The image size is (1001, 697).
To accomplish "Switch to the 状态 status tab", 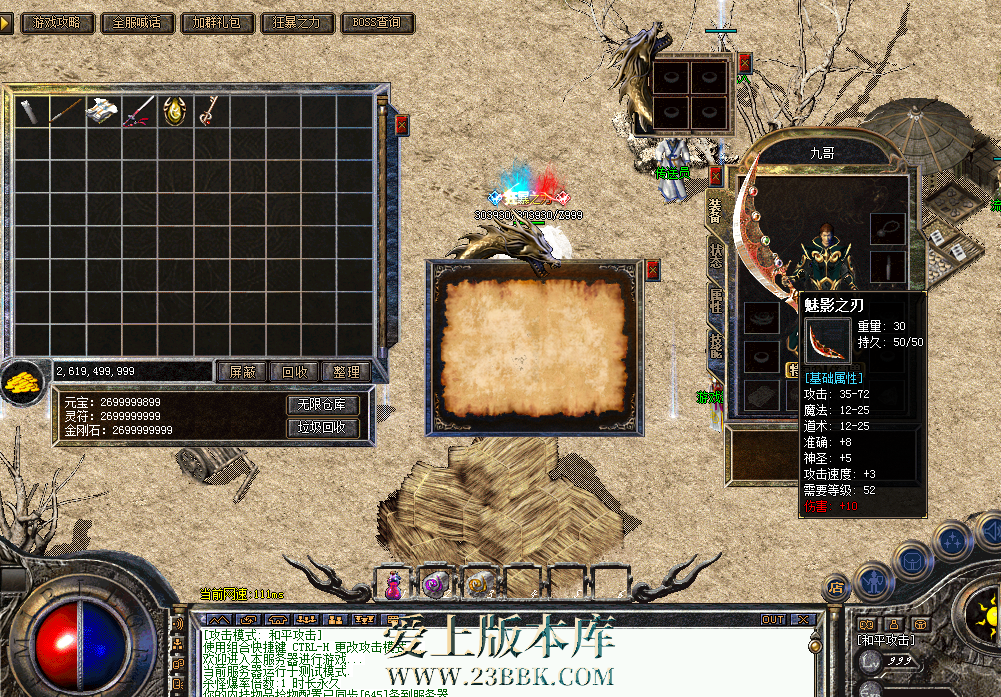I will pyautogui.click(x=716, y=255).
